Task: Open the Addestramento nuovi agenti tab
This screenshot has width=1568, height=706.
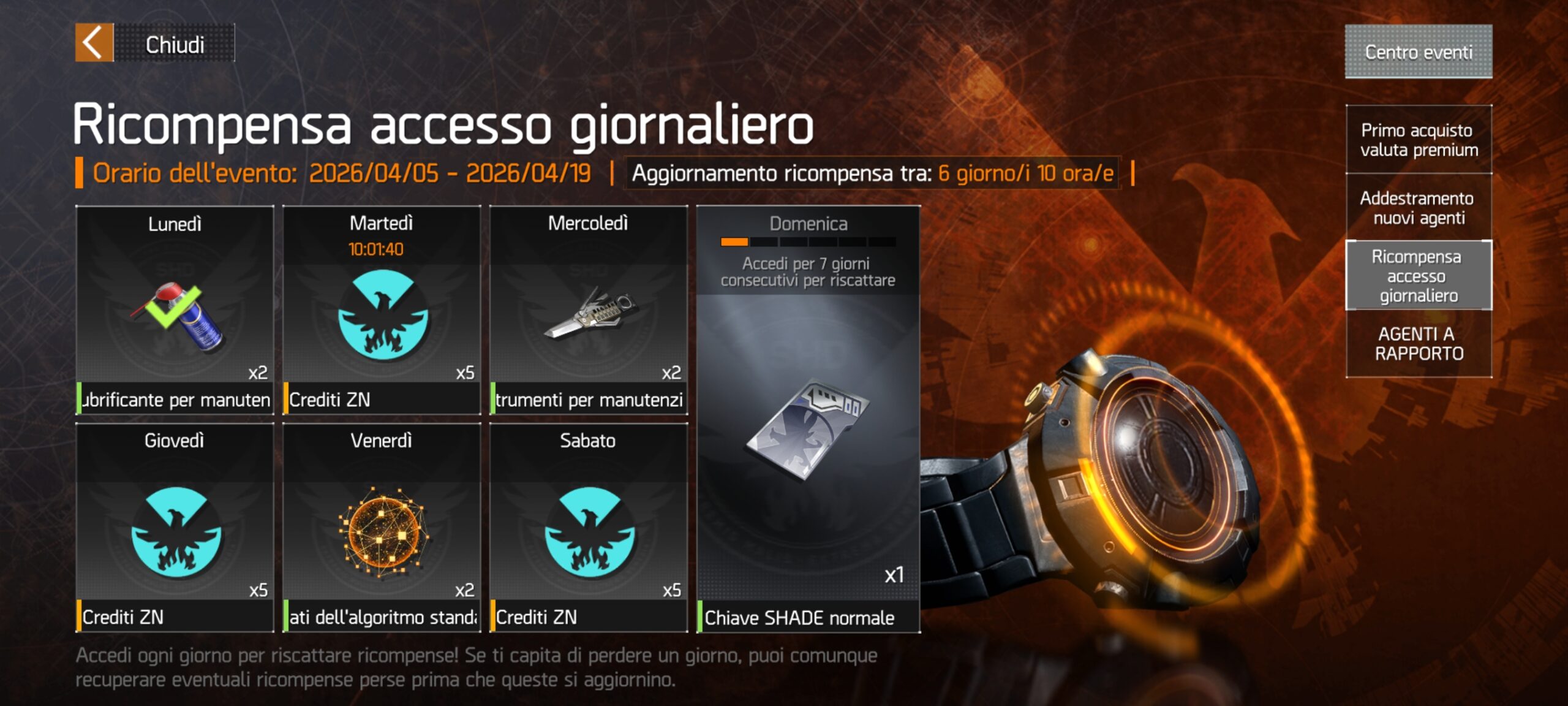Action: 1419,208
